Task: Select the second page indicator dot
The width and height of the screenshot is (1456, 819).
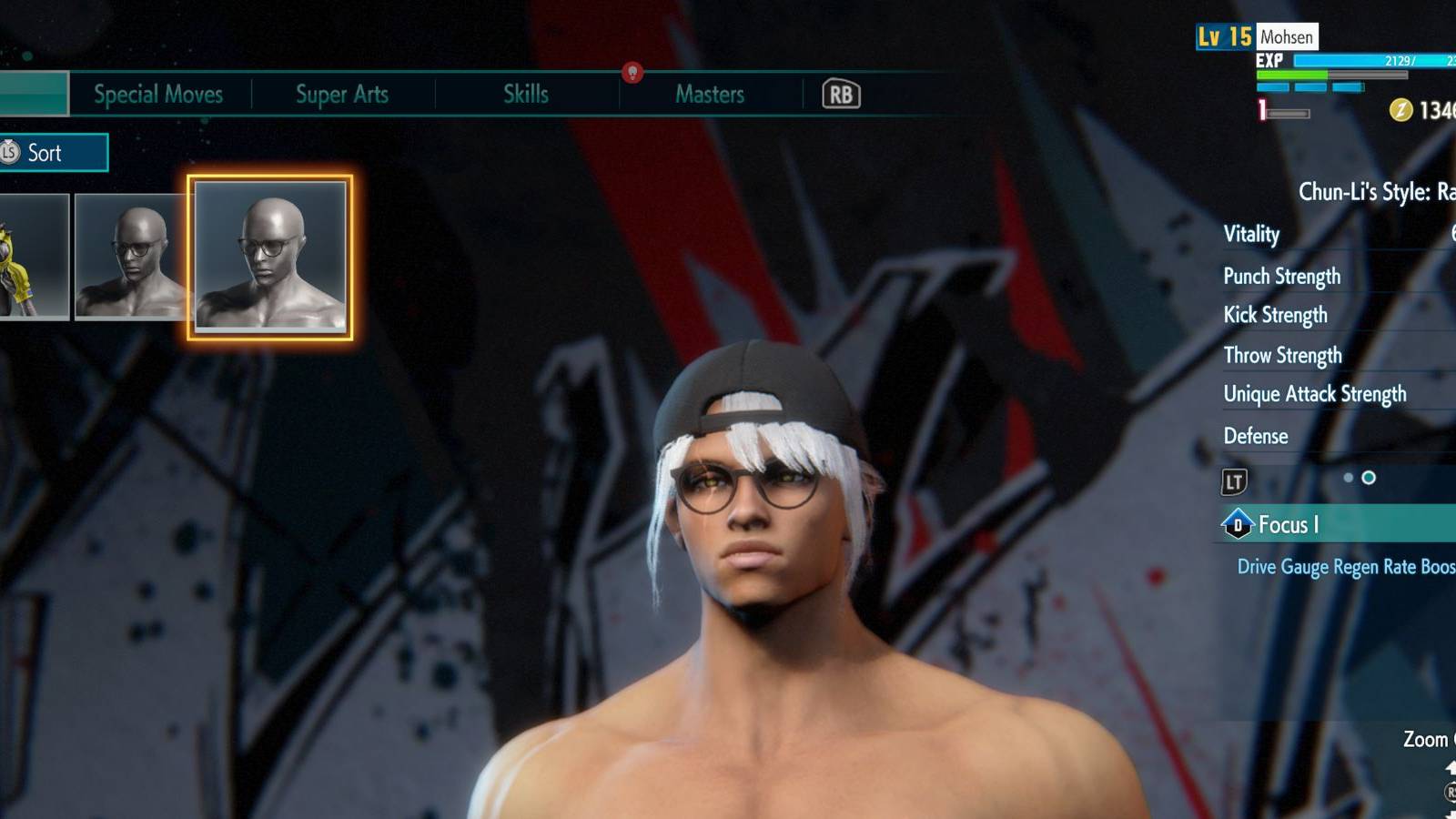Action: tap(1369, 475)
